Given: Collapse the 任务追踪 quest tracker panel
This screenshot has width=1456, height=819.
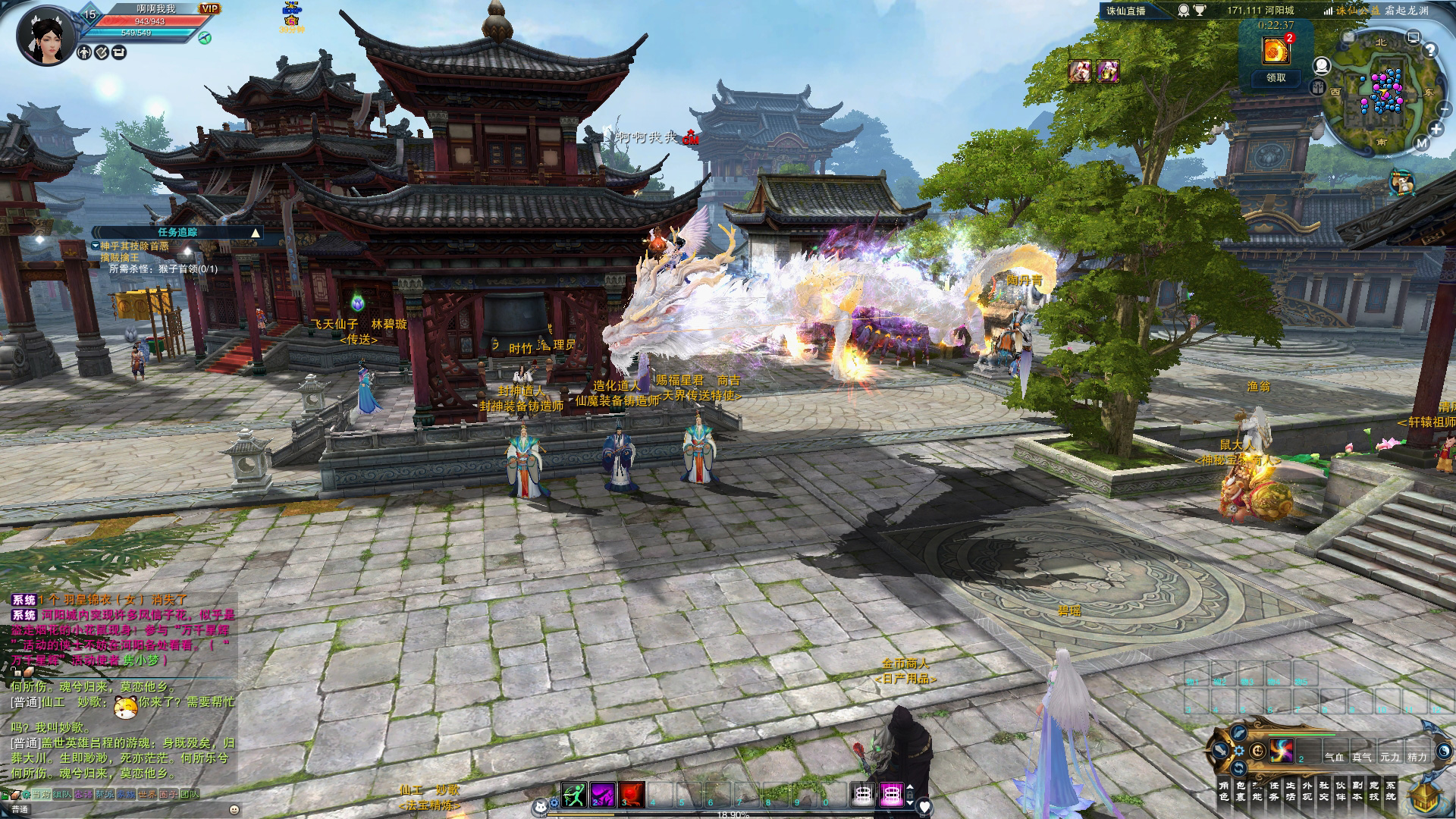Looking at the screenshot, I should [x=256, y=233].
